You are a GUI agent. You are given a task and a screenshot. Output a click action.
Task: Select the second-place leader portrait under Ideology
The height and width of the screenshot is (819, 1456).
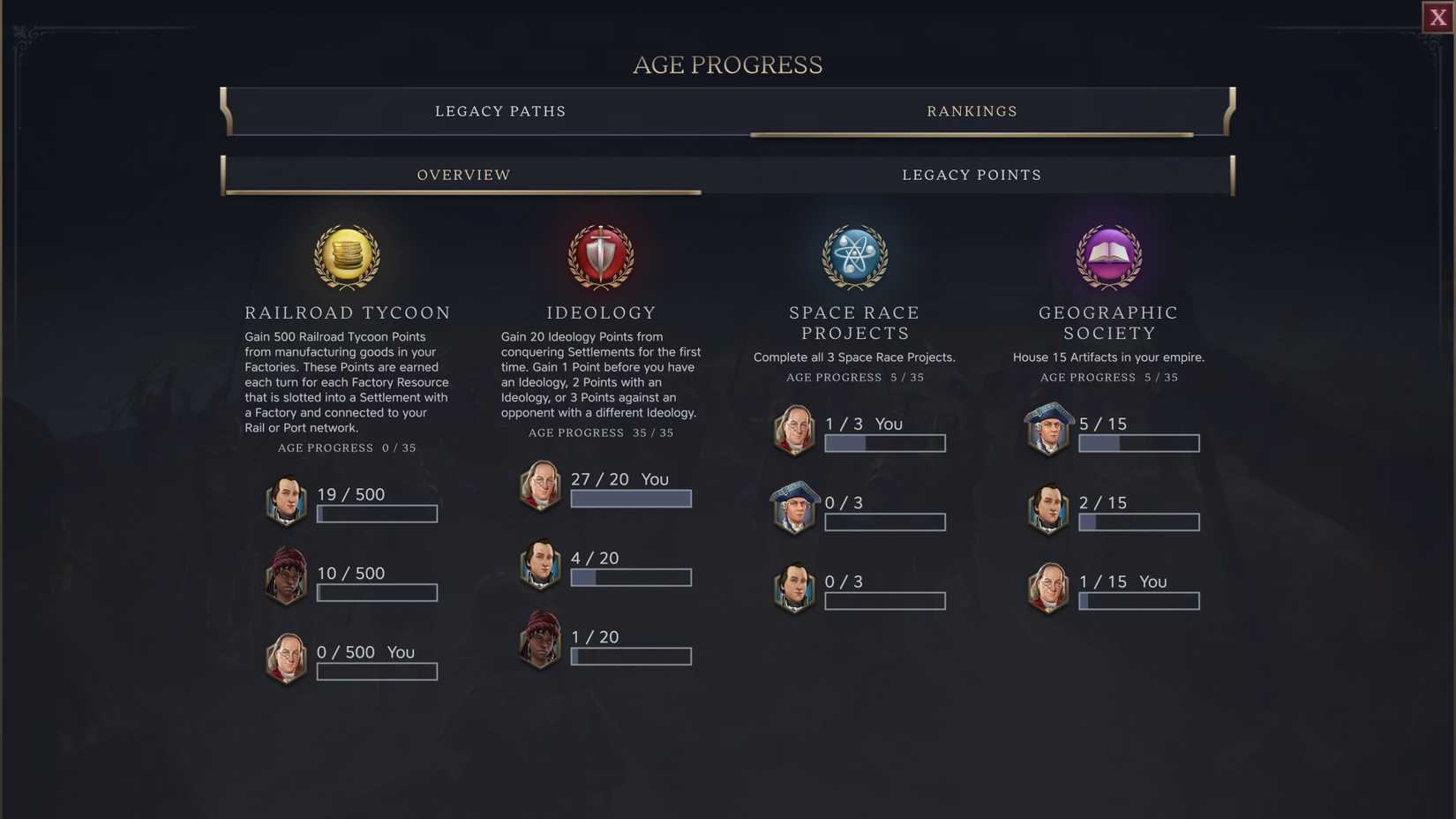point(540,566)
